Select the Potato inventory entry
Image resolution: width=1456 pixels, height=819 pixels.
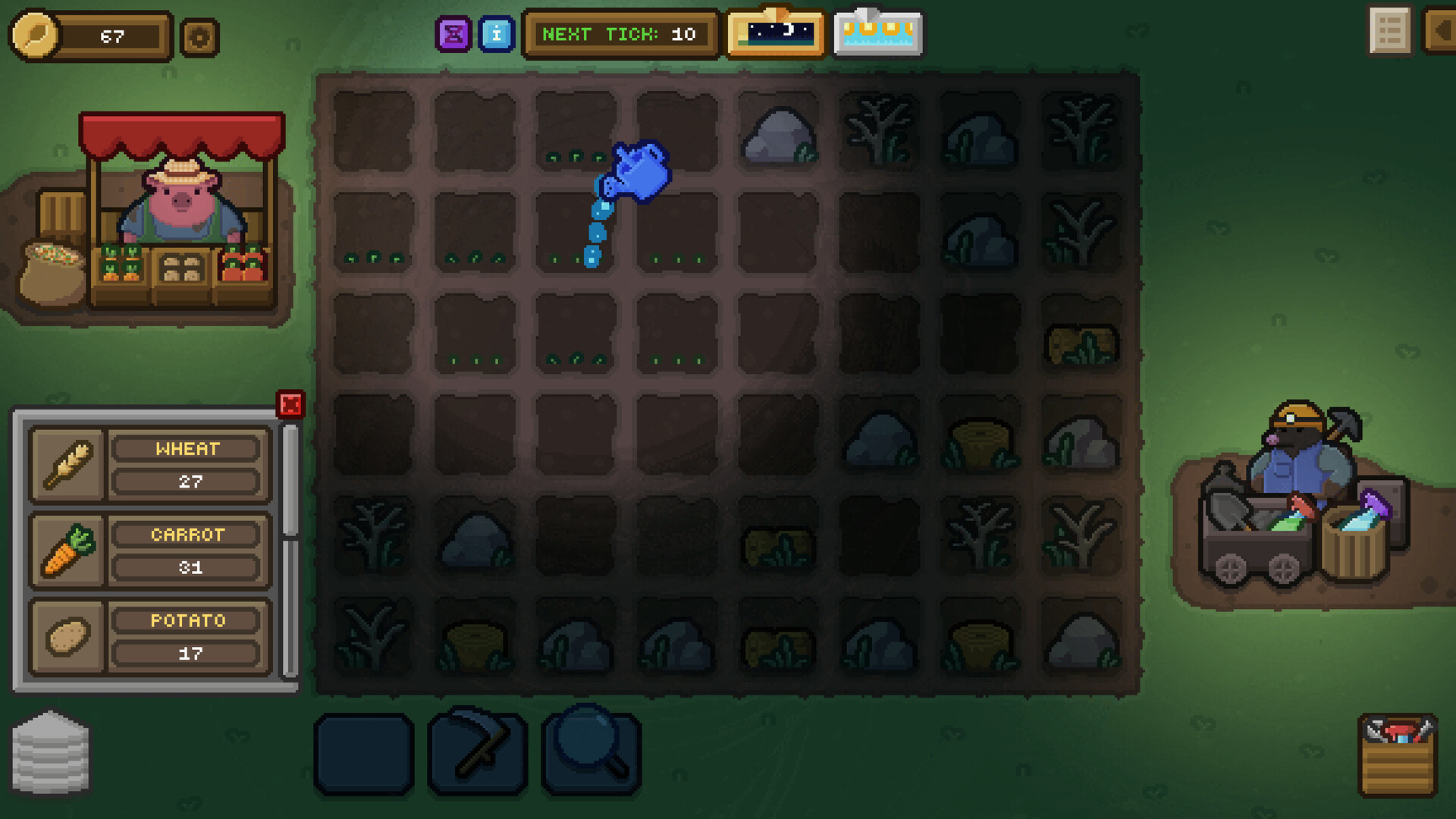point(148,637)
